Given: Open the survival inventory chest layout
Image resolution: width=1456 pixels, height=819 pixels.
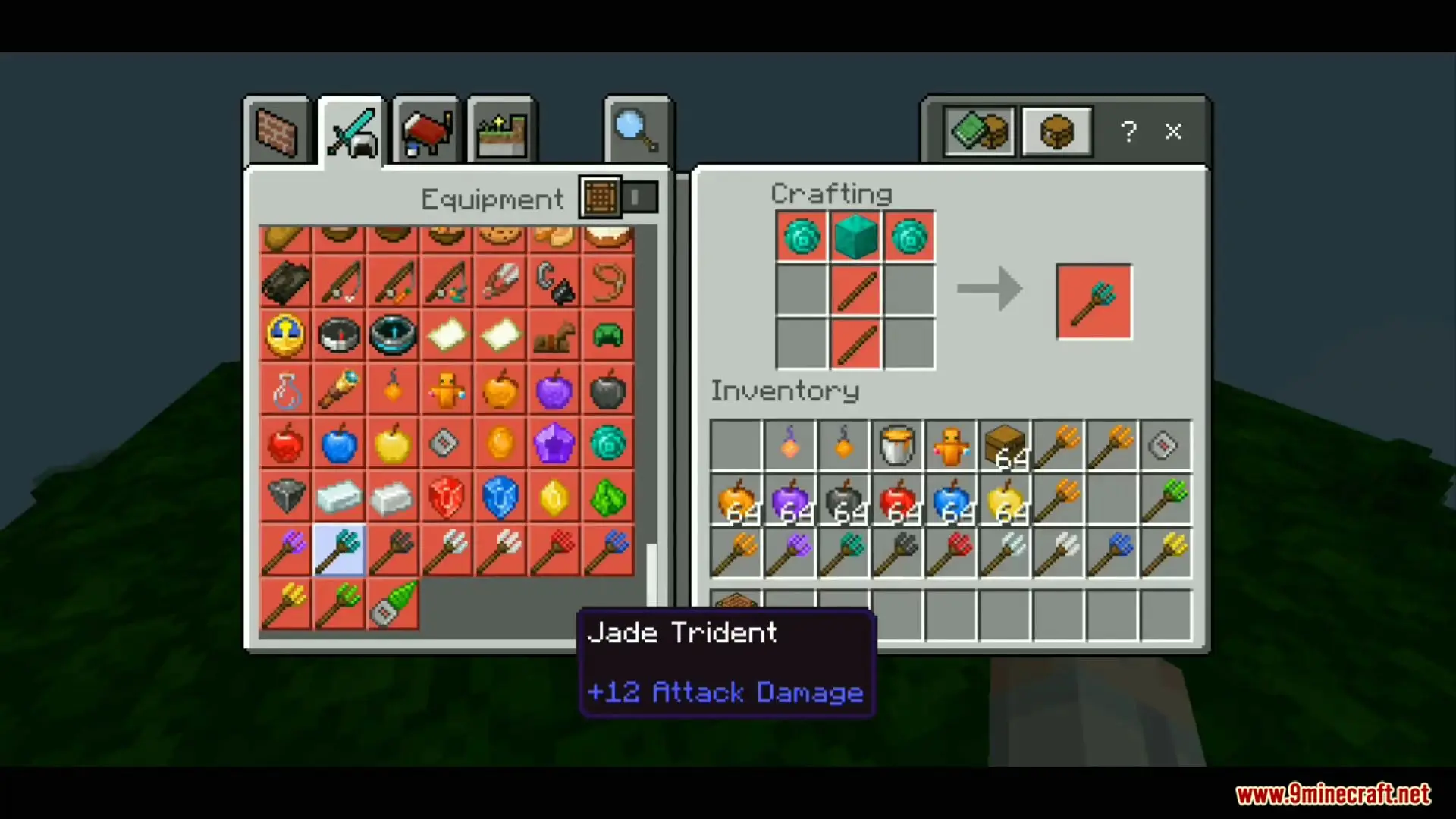Looking at the screenshot, I should coord(979,131).
